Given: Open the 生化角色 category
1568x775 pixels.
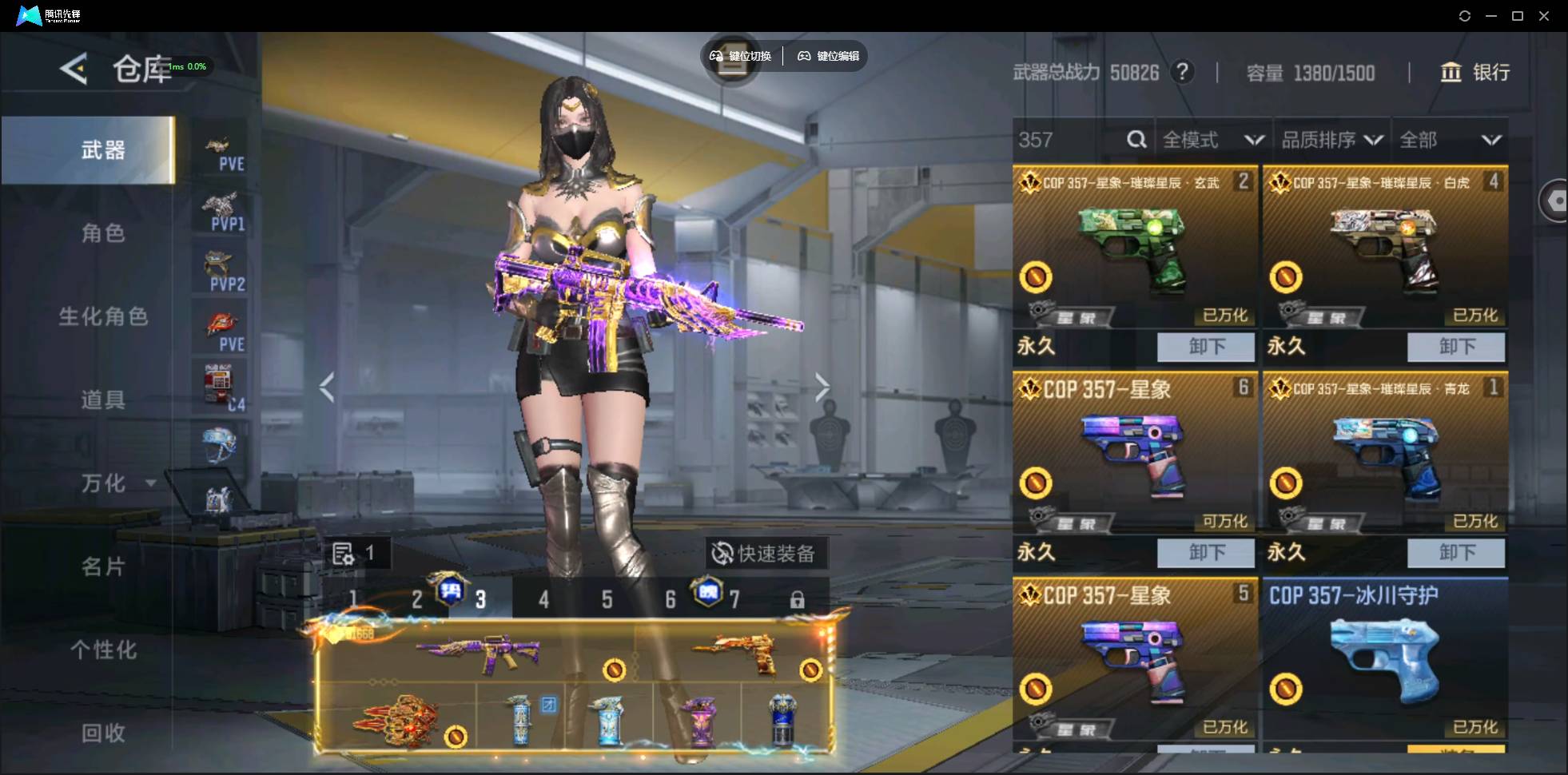Looking at the screenshot, I should [x=103, y=316].
